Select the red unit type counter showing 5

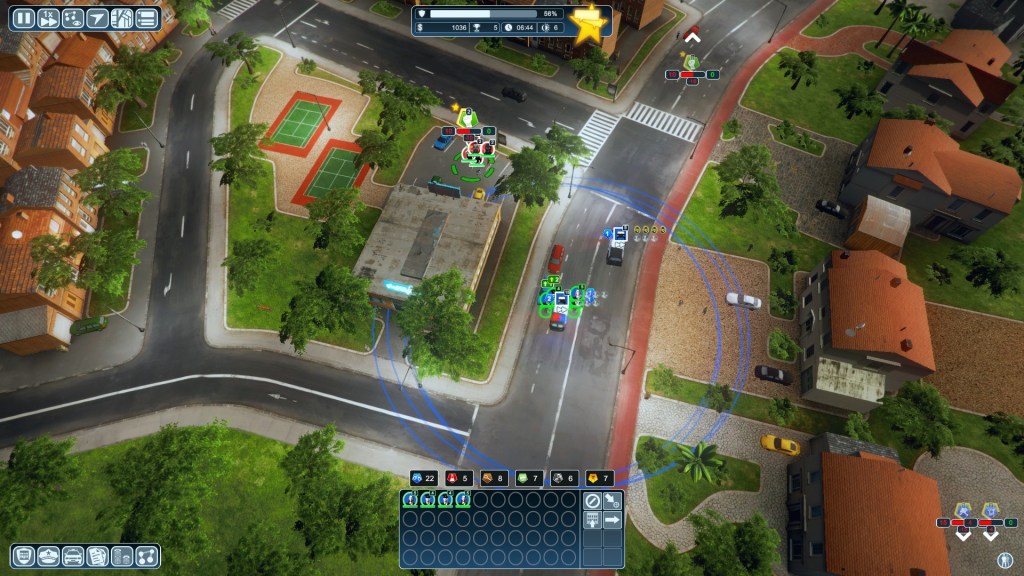point(458,478)
